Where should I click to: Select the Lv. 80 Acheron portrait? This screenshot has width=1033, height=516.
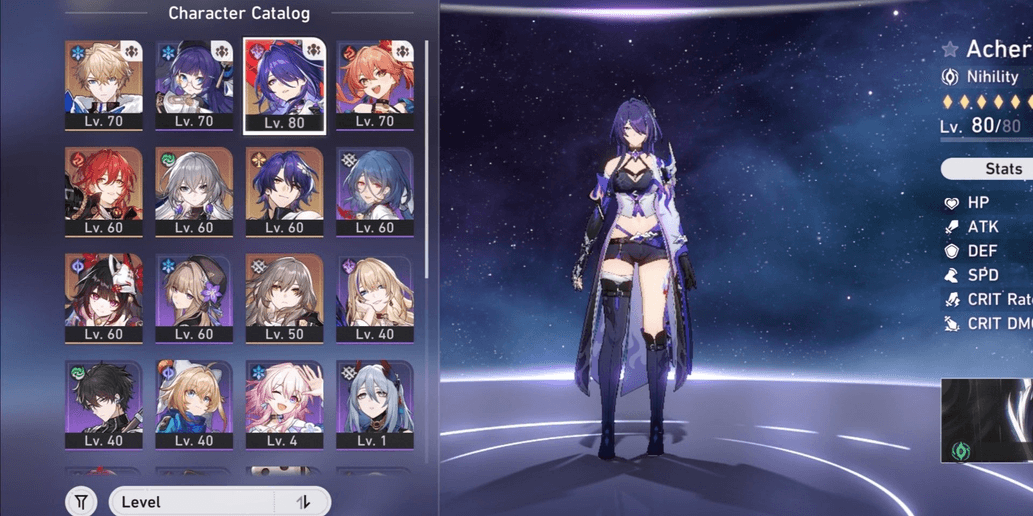tap(284, 86)
